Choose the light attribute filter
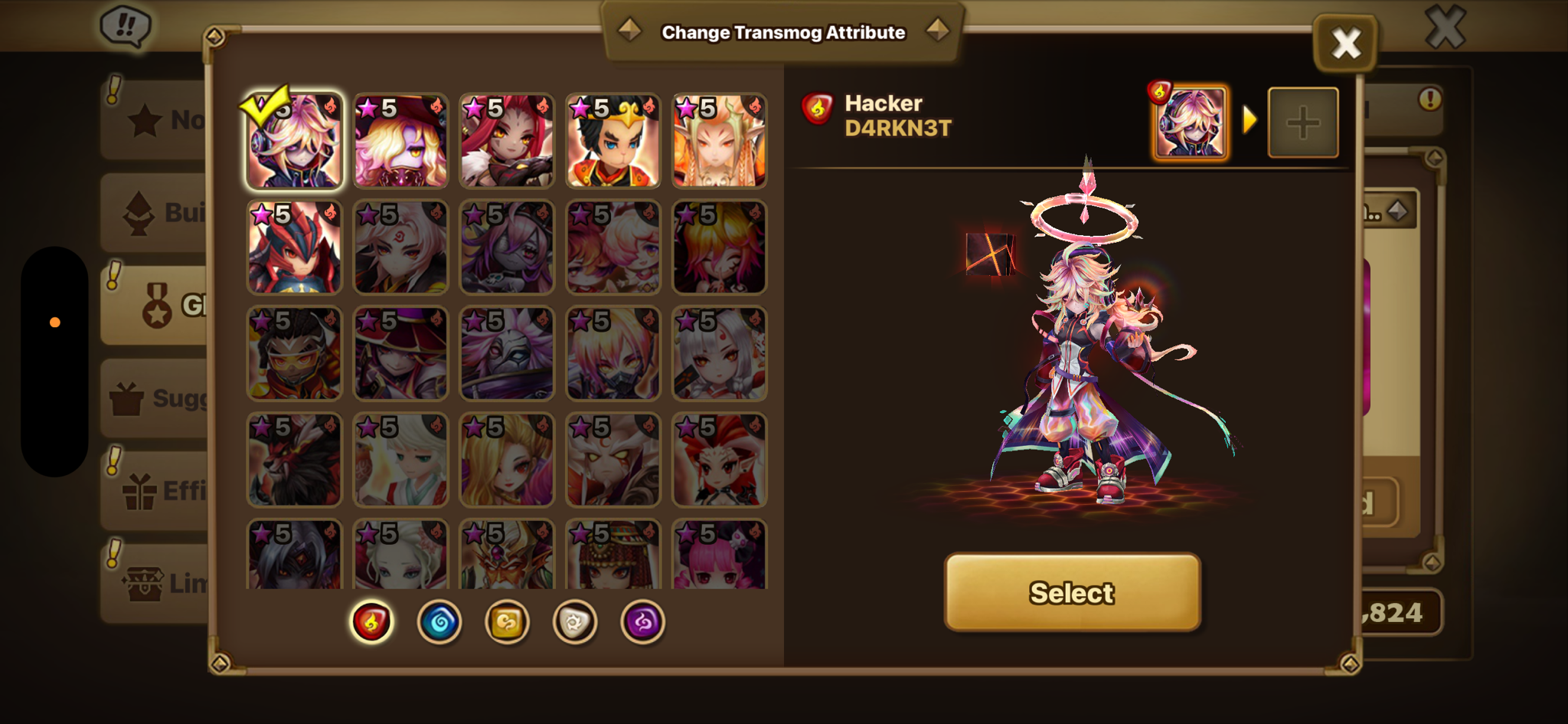Image resolution: width=1568 pixels, height=724 pixels. 575,621
